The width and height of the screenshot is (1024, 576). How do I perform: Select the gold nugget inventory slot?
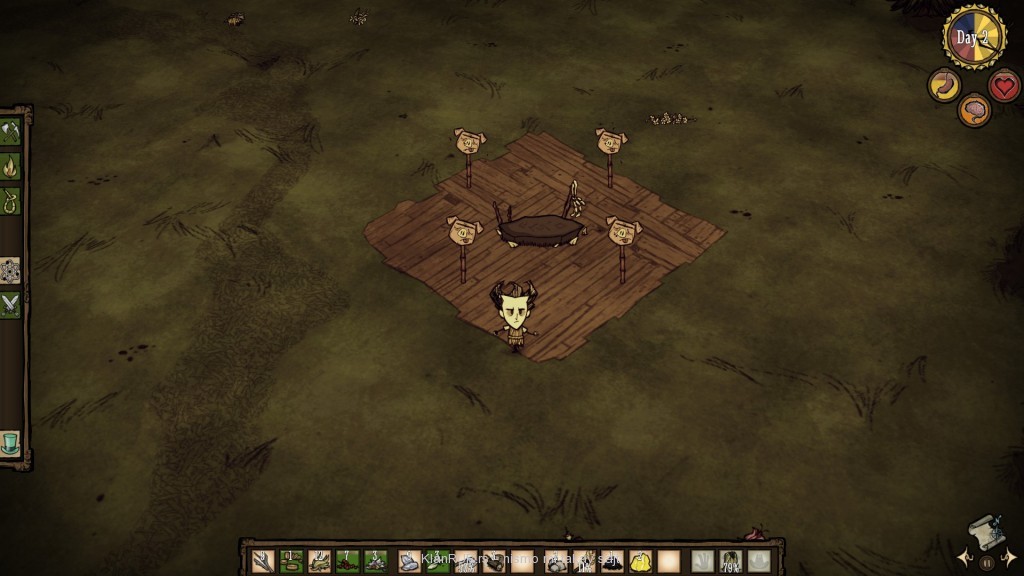pos(641,562)
